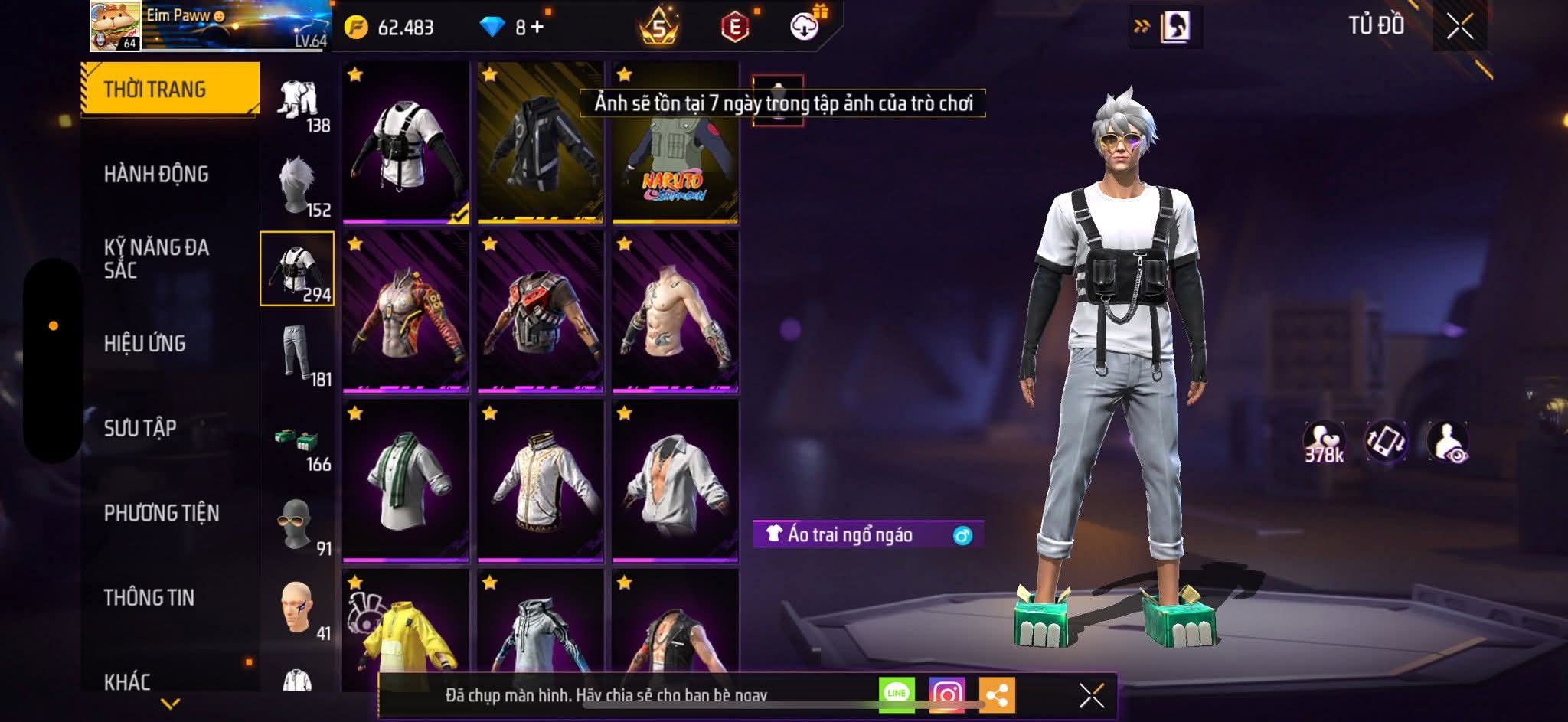The width and height of the screenshot is (1568, 722).
Task: Select the KỸ NĂNG ĐA SẮC tab
Action: tap(156, 259)
